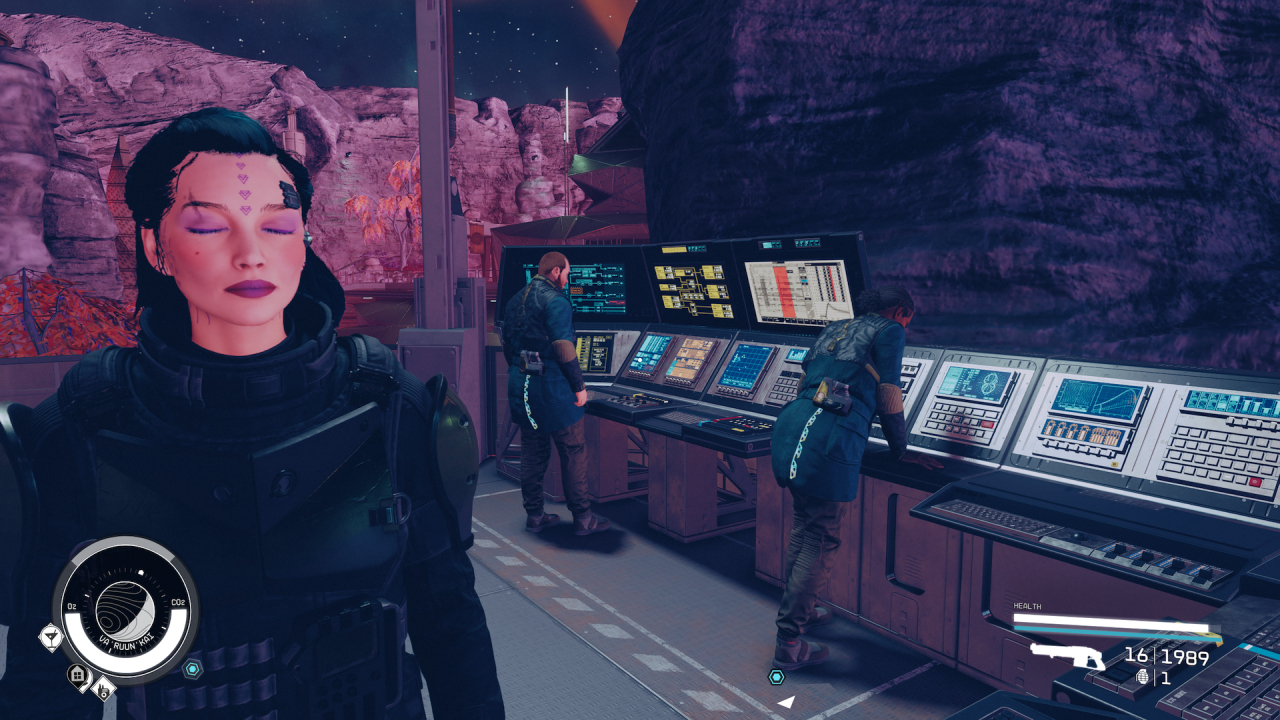Select the cyan hexagon marker beside the watch
1280x720 pixels.
pyautogui.click(x=192, y=669)
